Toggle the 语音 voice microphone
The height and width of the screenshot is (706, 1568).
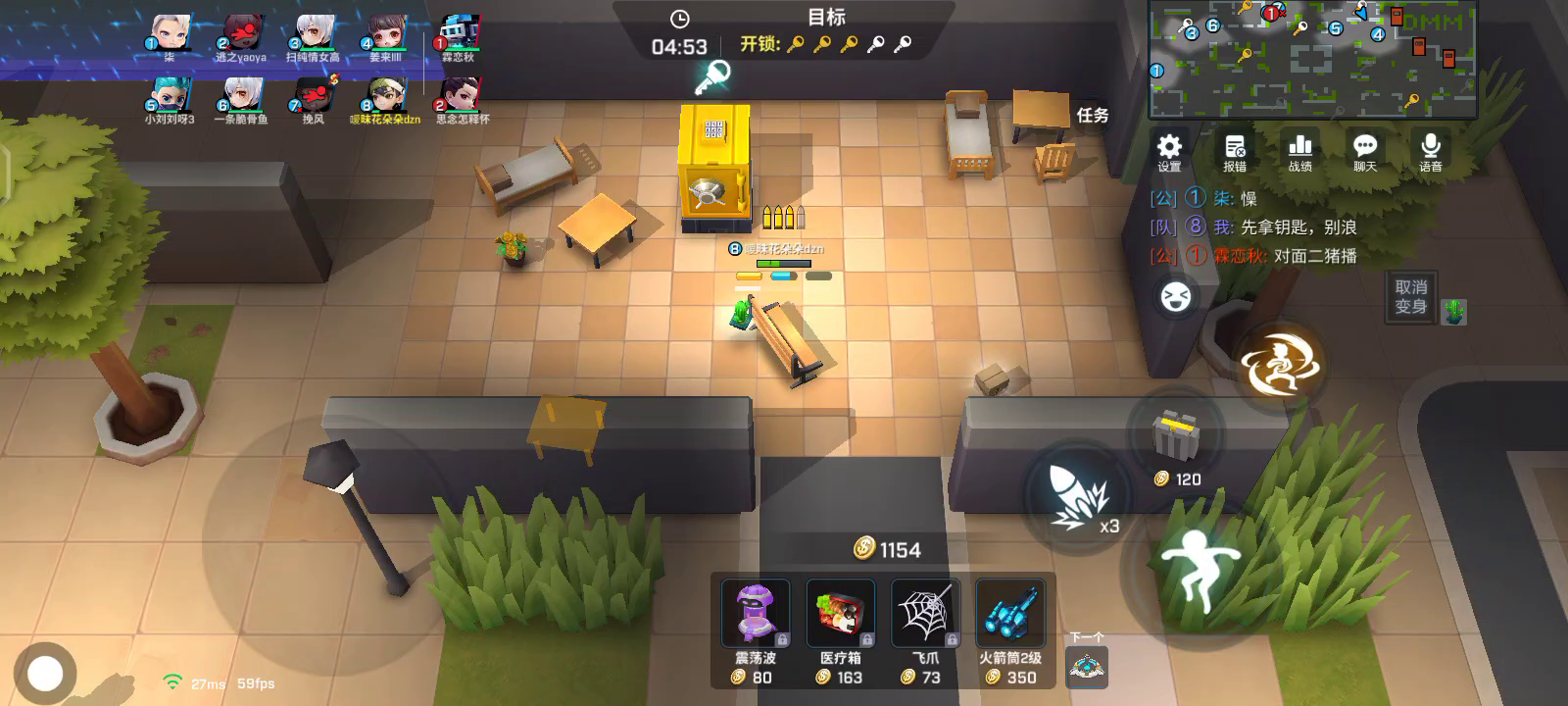point(1431,152)
